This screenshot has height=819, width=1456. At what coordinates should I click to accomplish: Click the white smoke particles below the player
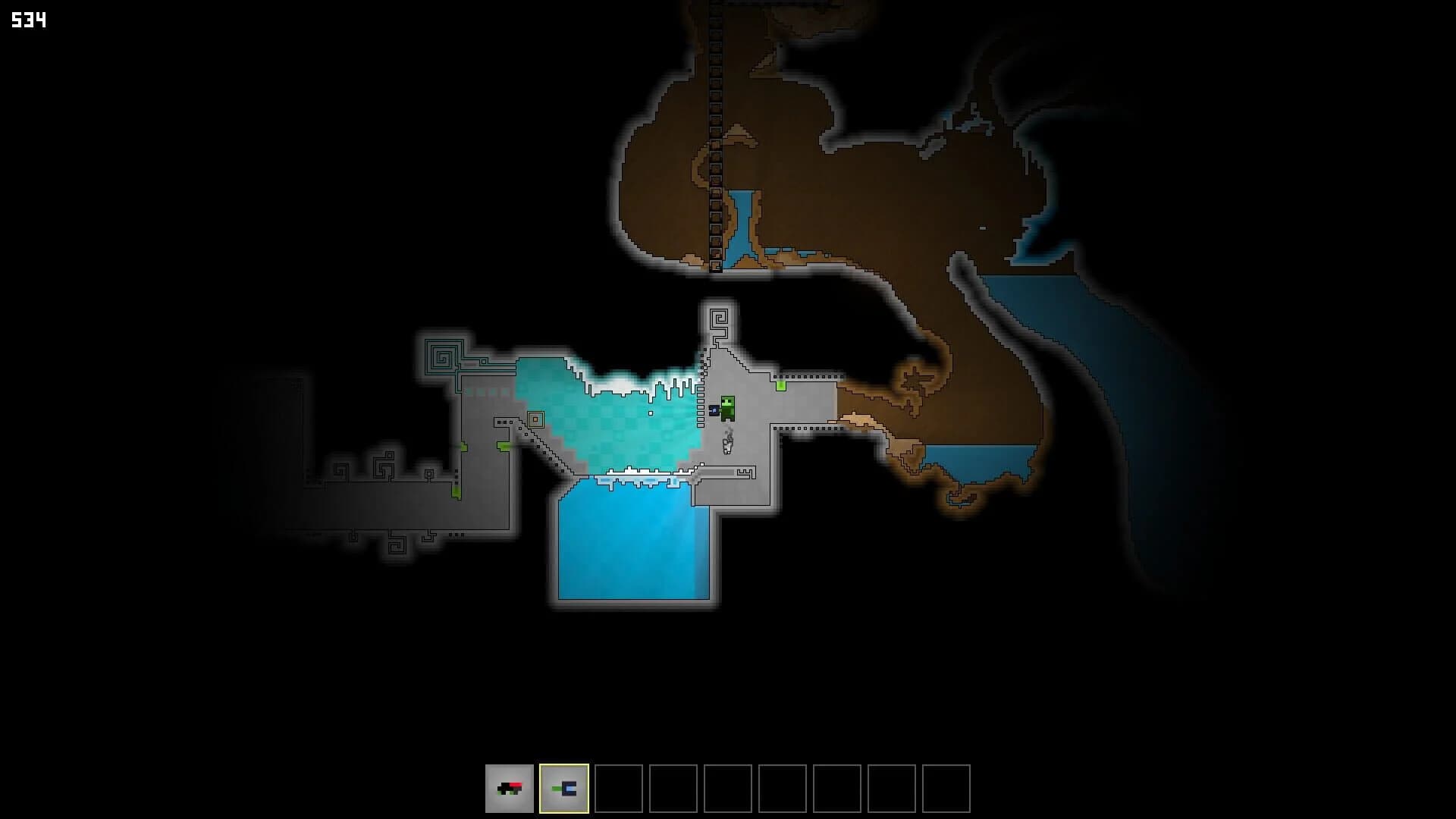(x=727, y=444)
